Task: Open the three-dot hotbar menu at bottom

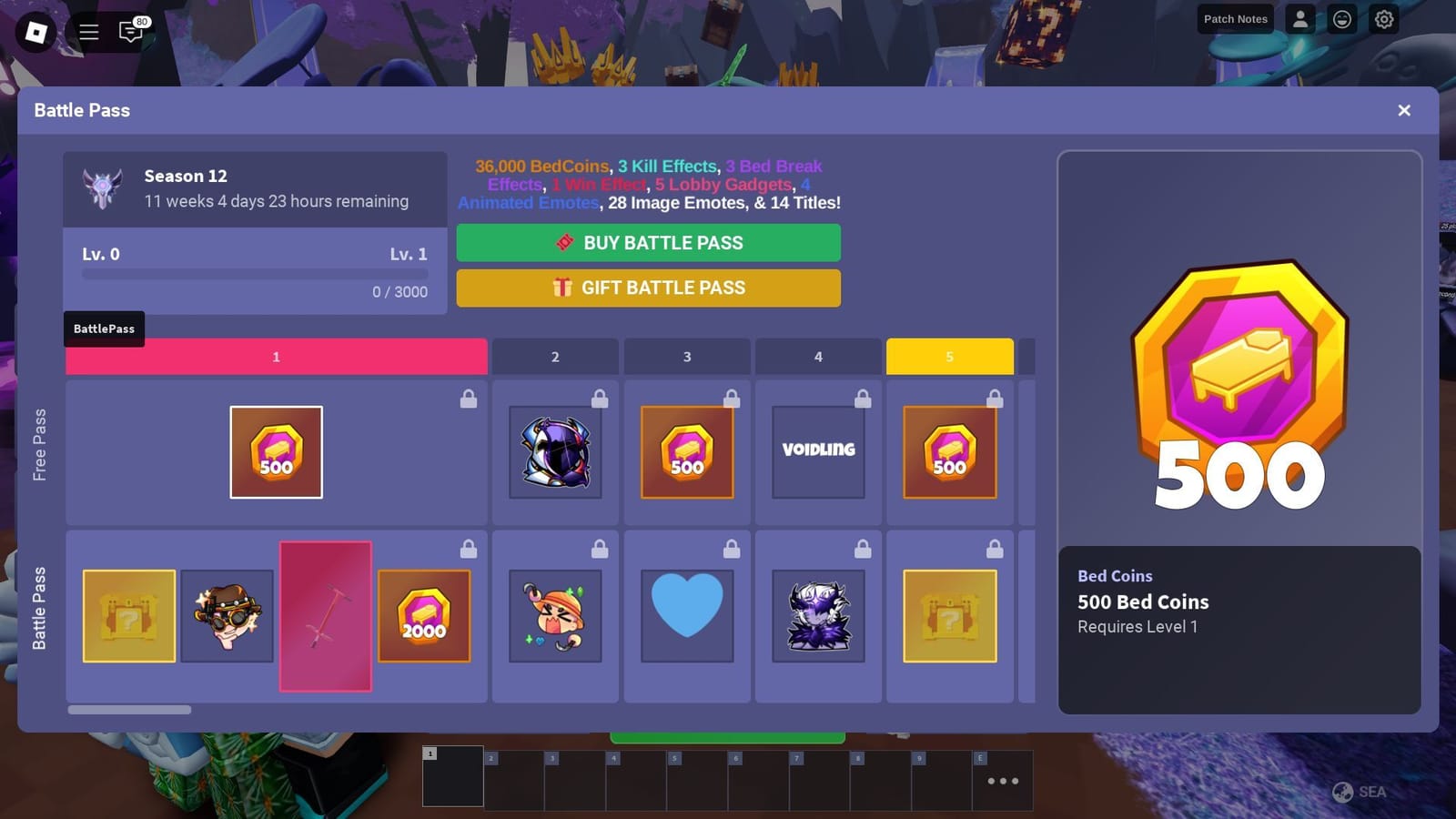Action: click(x=1002, y=780)
